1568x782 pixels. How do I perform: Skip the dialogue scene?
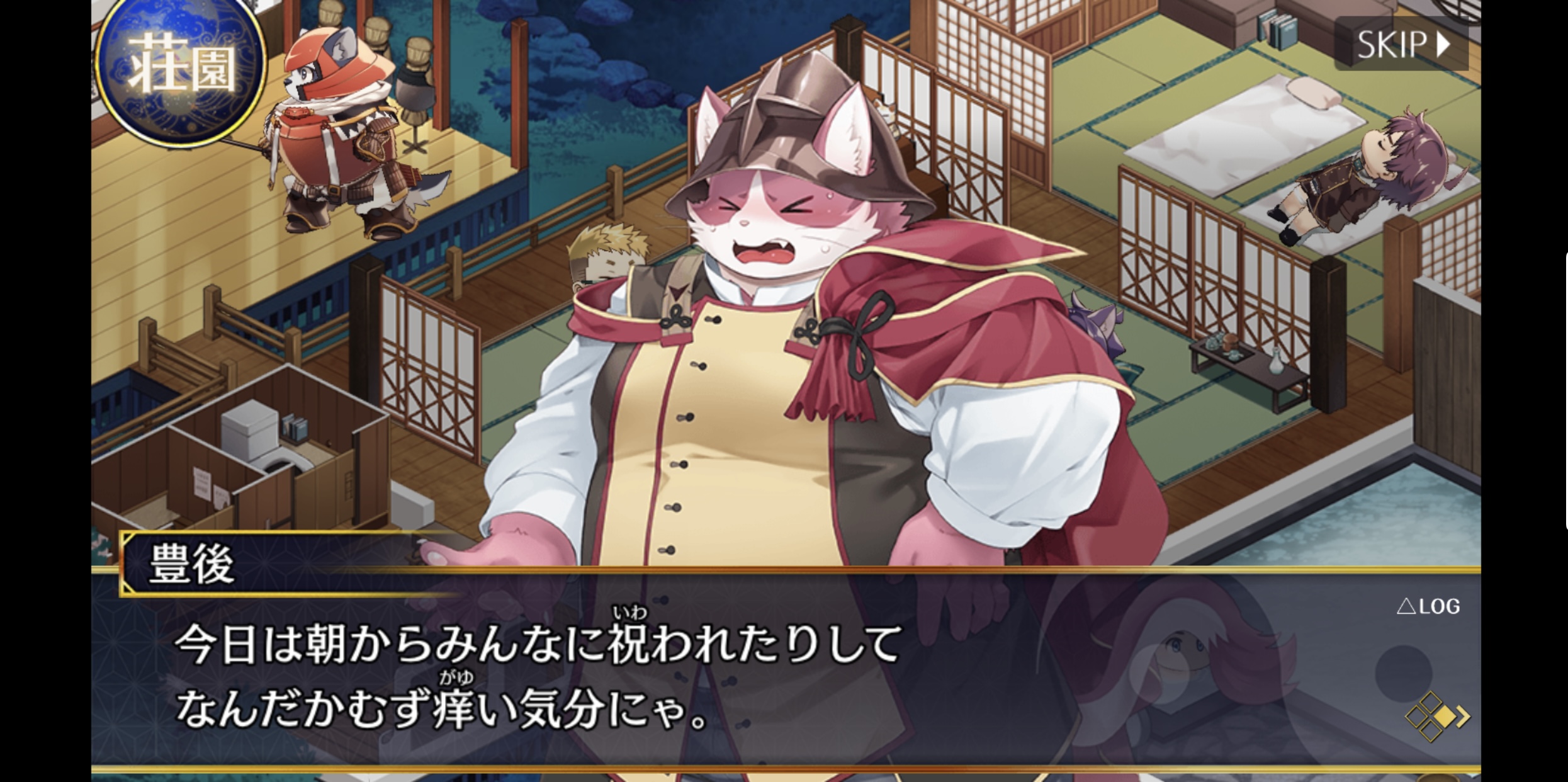1401,44
